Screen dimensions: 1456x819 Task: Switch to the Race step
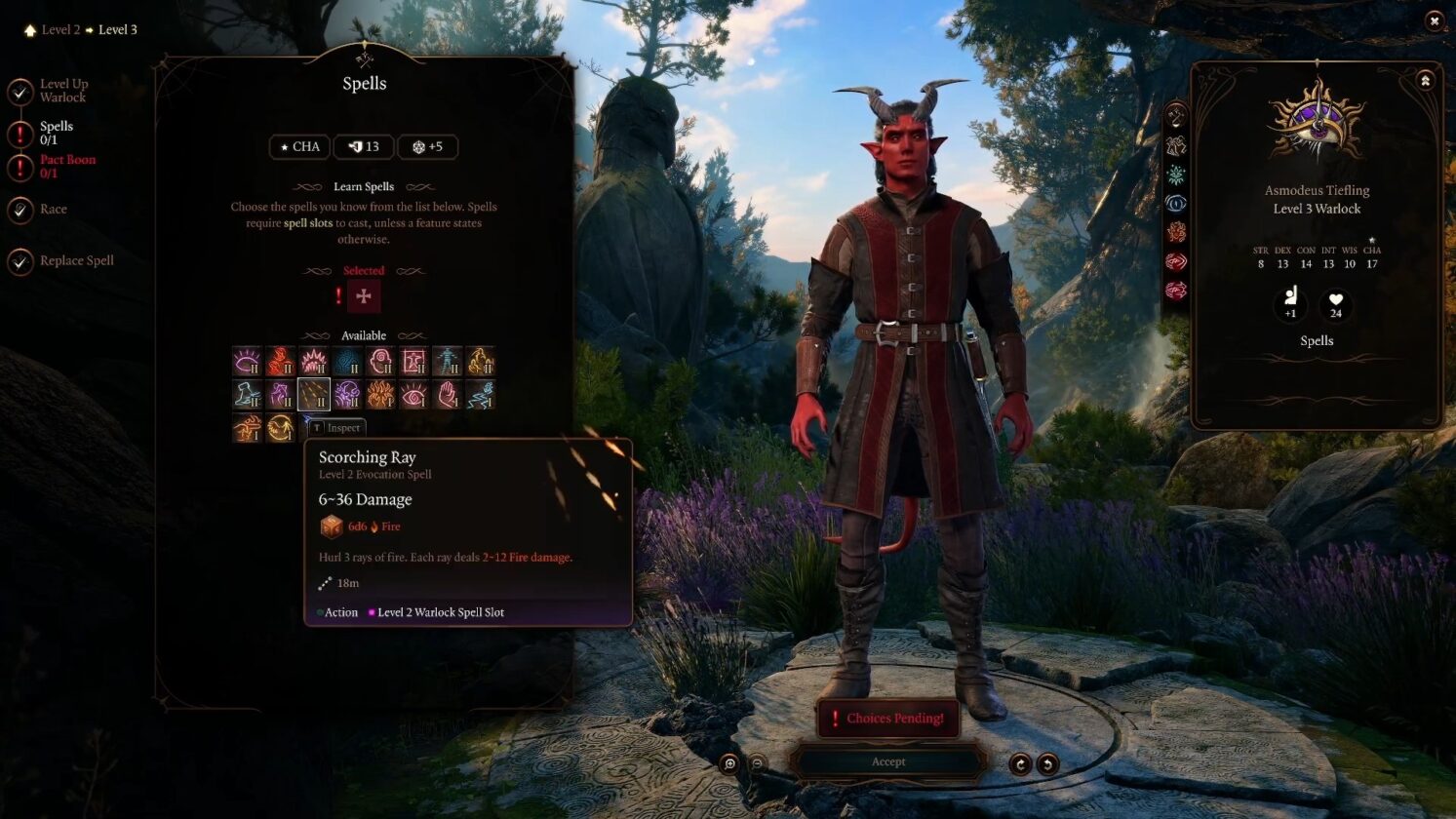[53, 209]
